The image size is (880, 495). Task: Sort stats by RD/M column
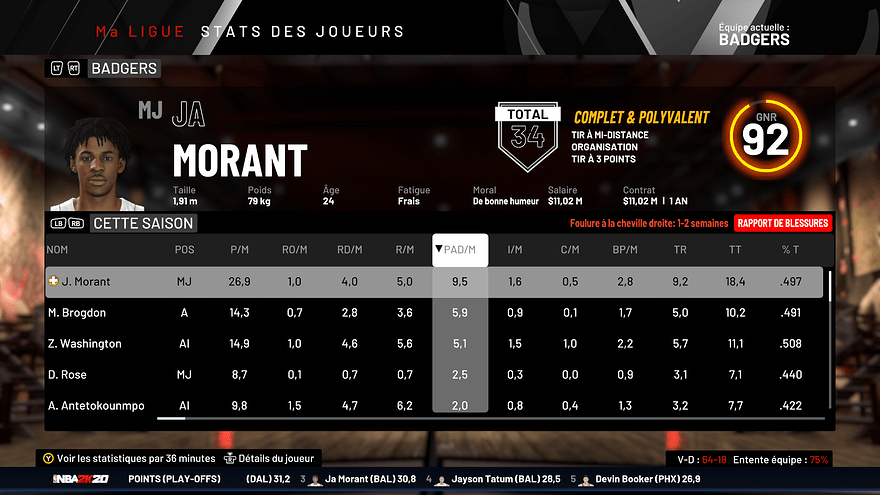[349, 249]
